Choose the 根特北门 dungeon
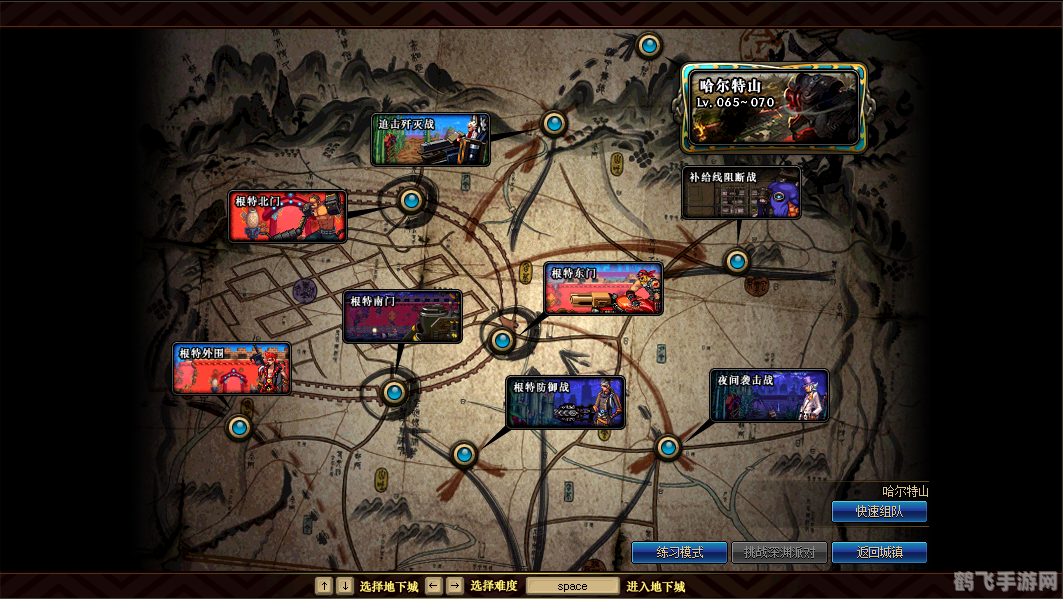This screenshot has height=599, width=1063. click(288, 217)
